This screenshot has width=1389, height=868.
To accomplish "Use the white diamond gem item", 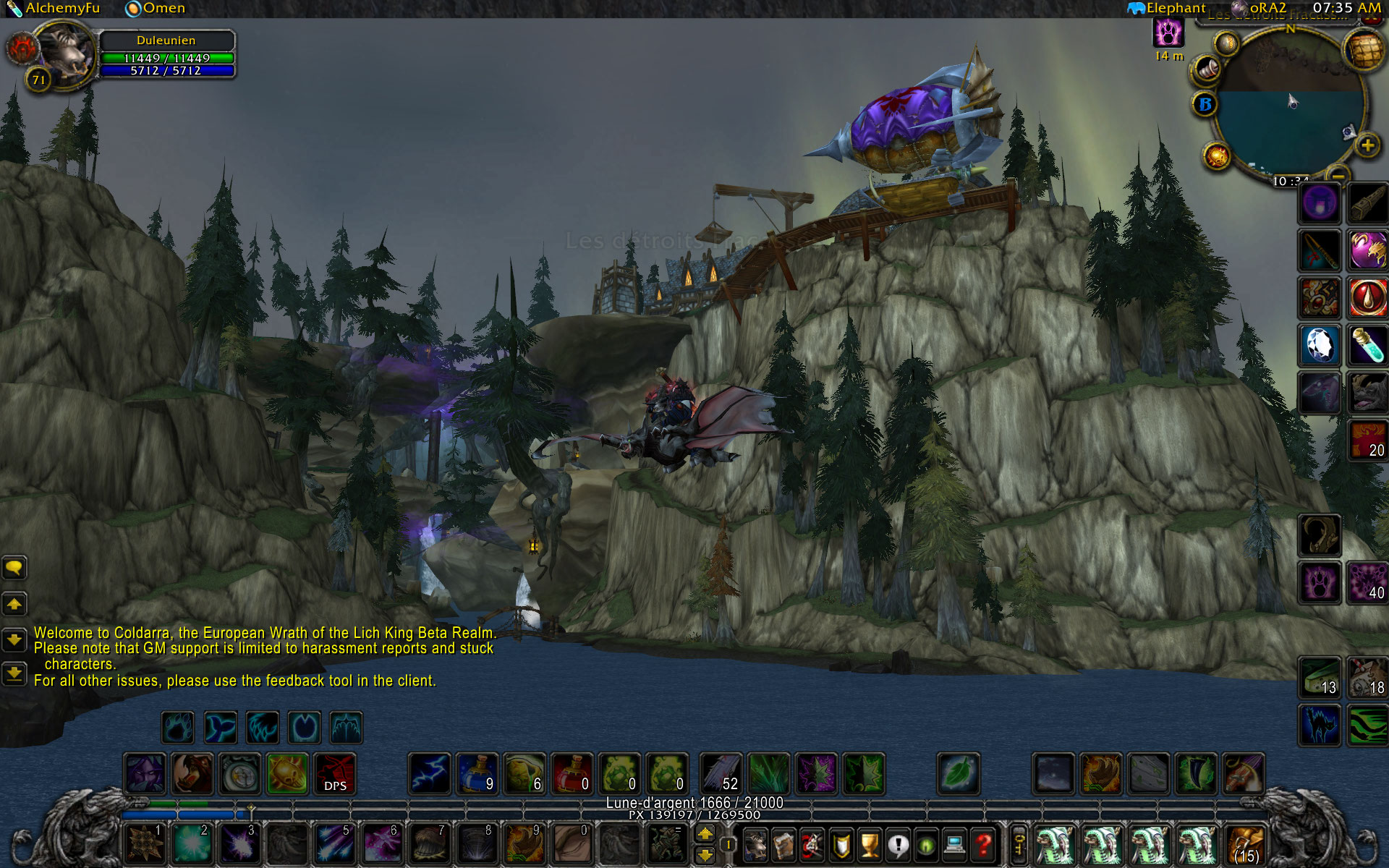I will coord(1319,344).
